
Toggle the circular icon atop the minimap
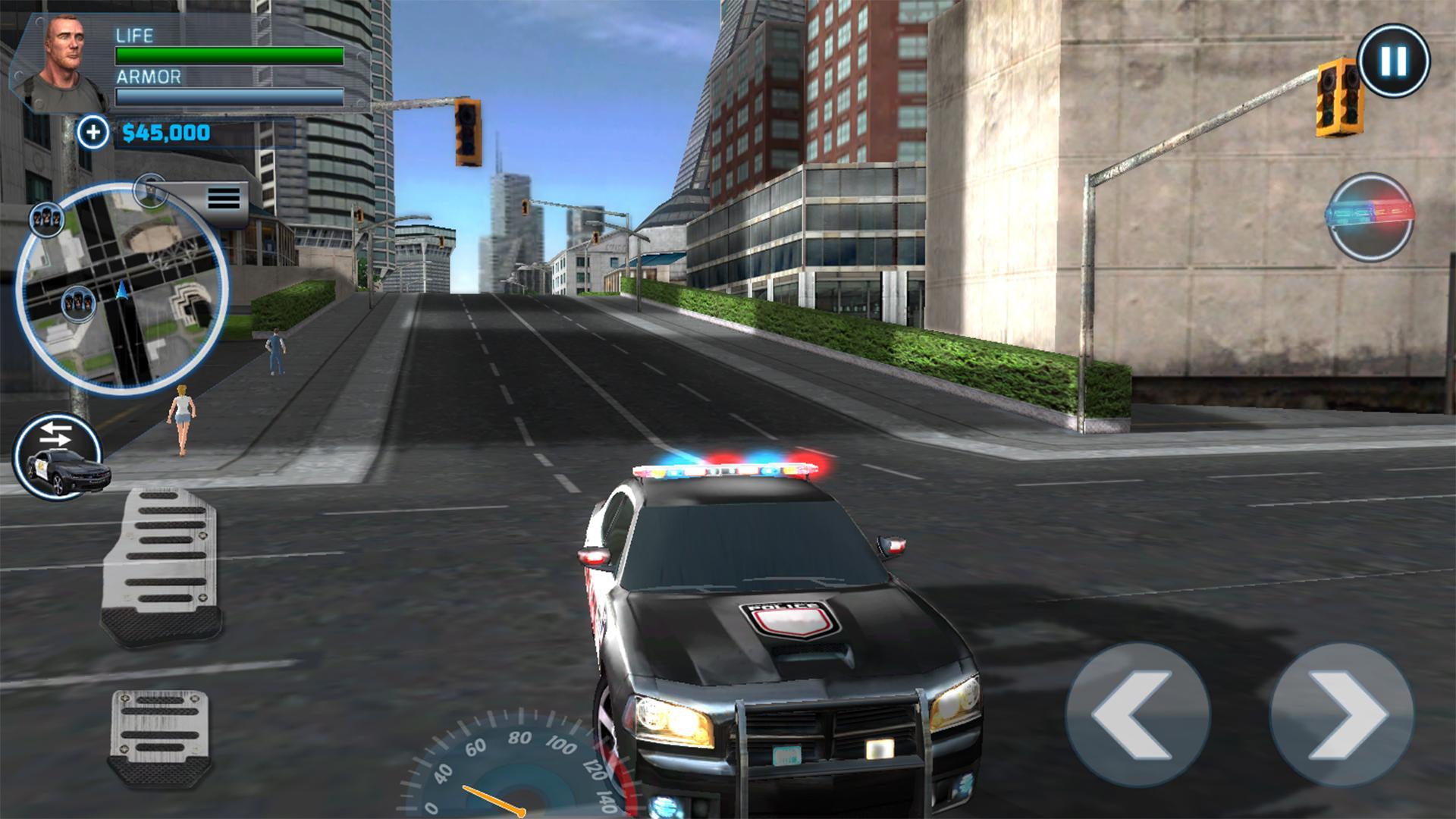click(x=149, y=190)
